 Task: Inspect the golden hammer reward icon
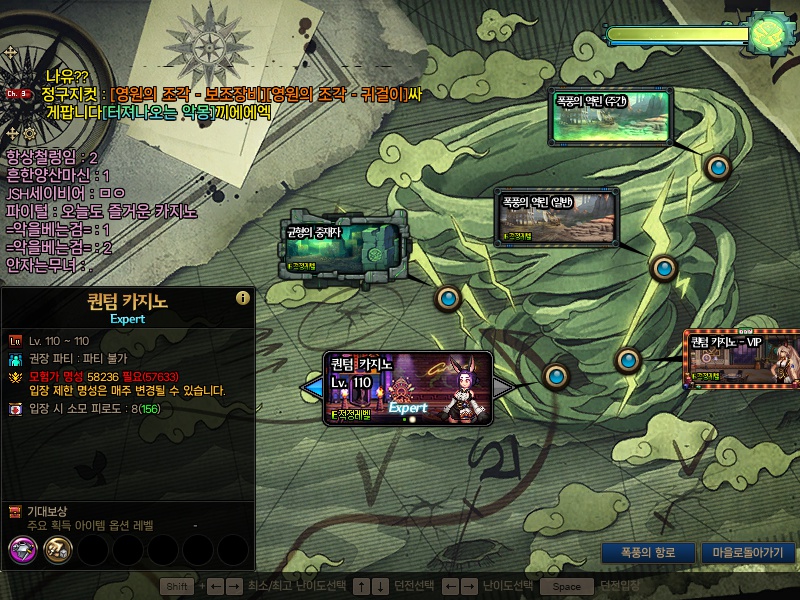(56, 548)
